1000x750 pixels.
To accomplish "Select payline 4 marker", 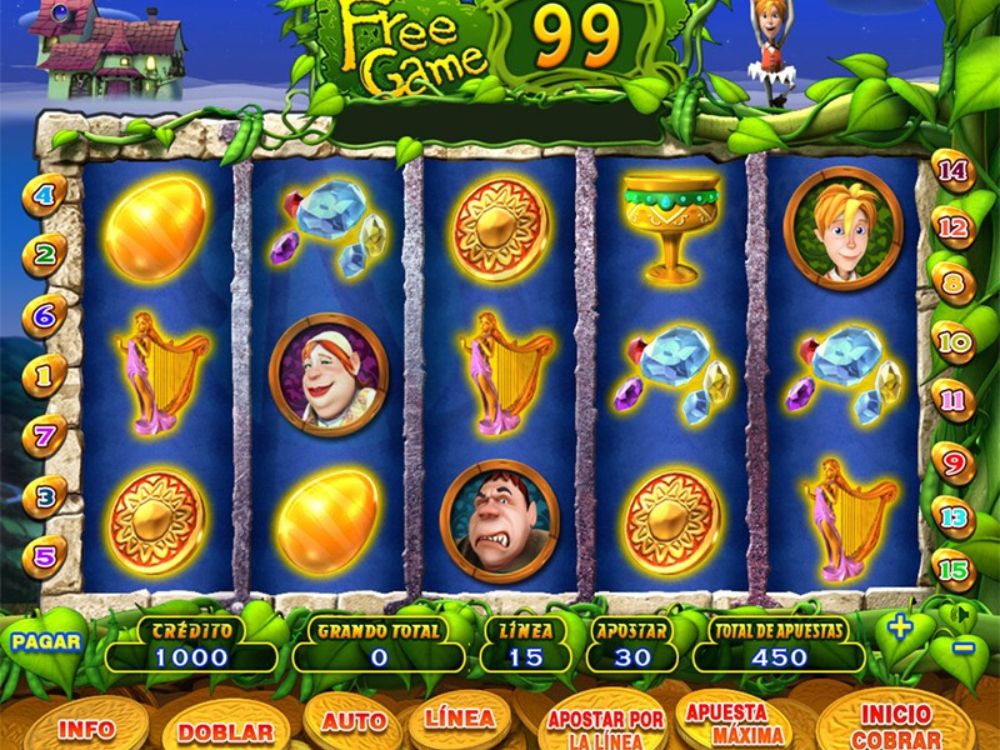I will pyautogui.click(x=44, y=194).
